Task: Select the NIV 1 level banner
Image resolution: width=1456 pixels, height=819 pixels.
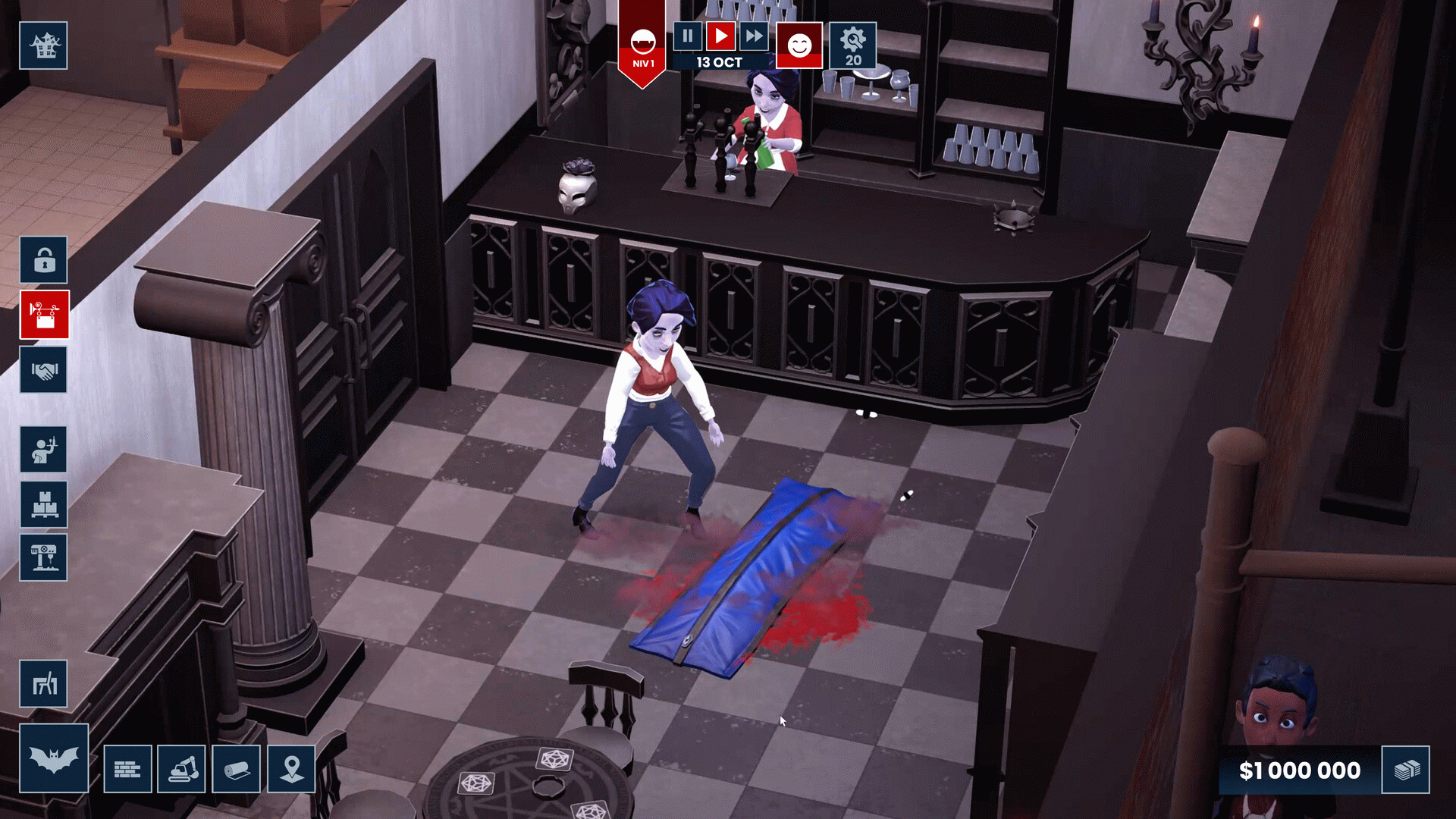Action: coord(642,45)
